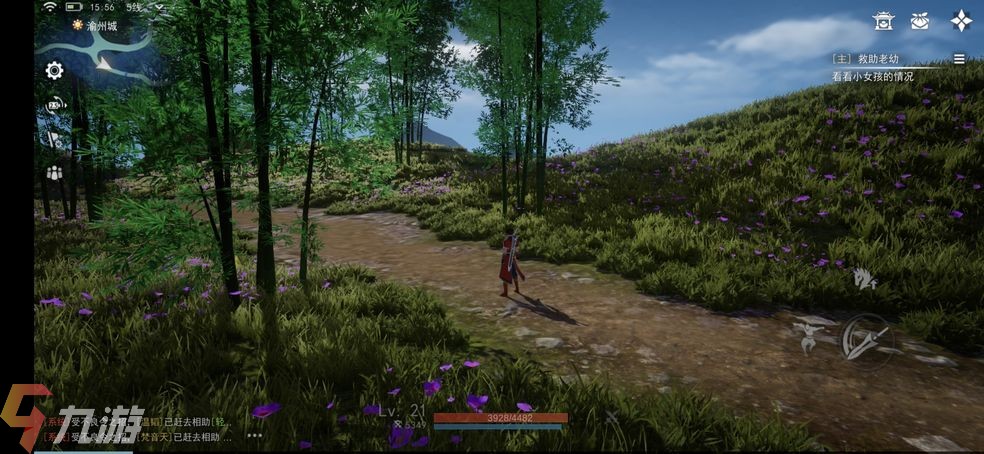Open the four-diamond main menu icon
This screenshot has height=454, width=984.
(961, 21)
